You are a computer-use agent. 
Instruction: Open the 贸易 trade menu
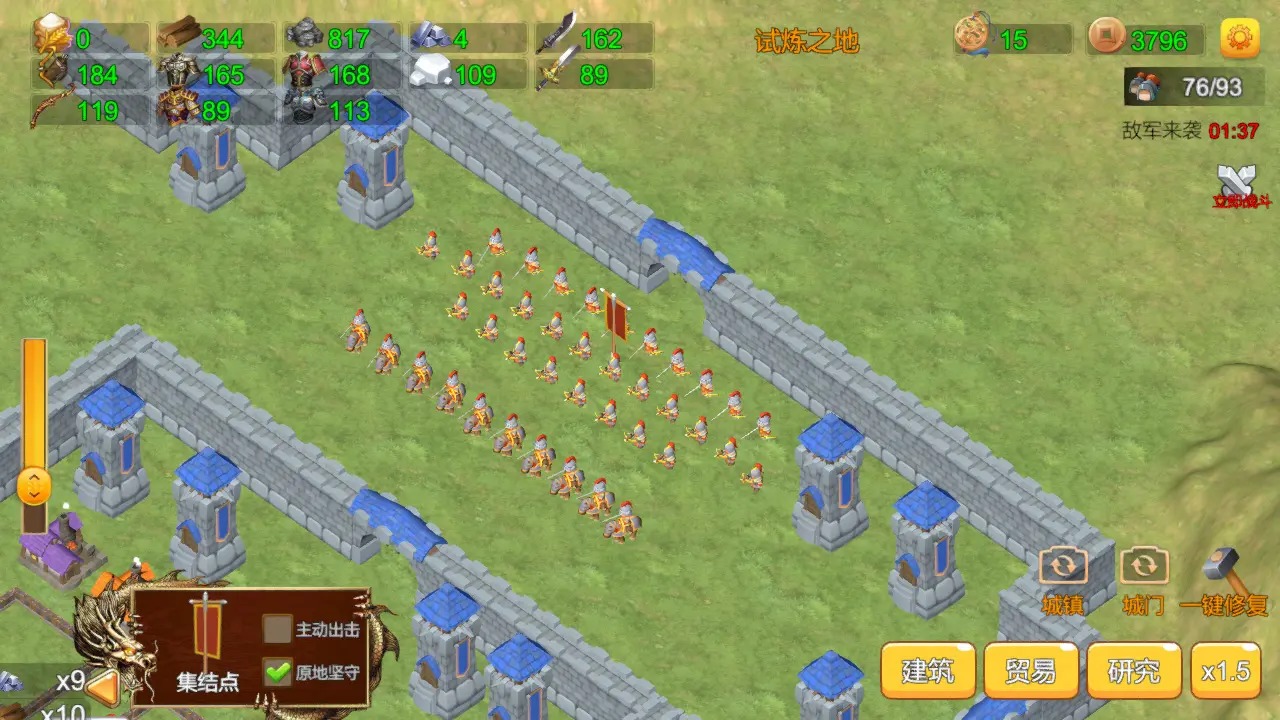(x=1030, y=671)
